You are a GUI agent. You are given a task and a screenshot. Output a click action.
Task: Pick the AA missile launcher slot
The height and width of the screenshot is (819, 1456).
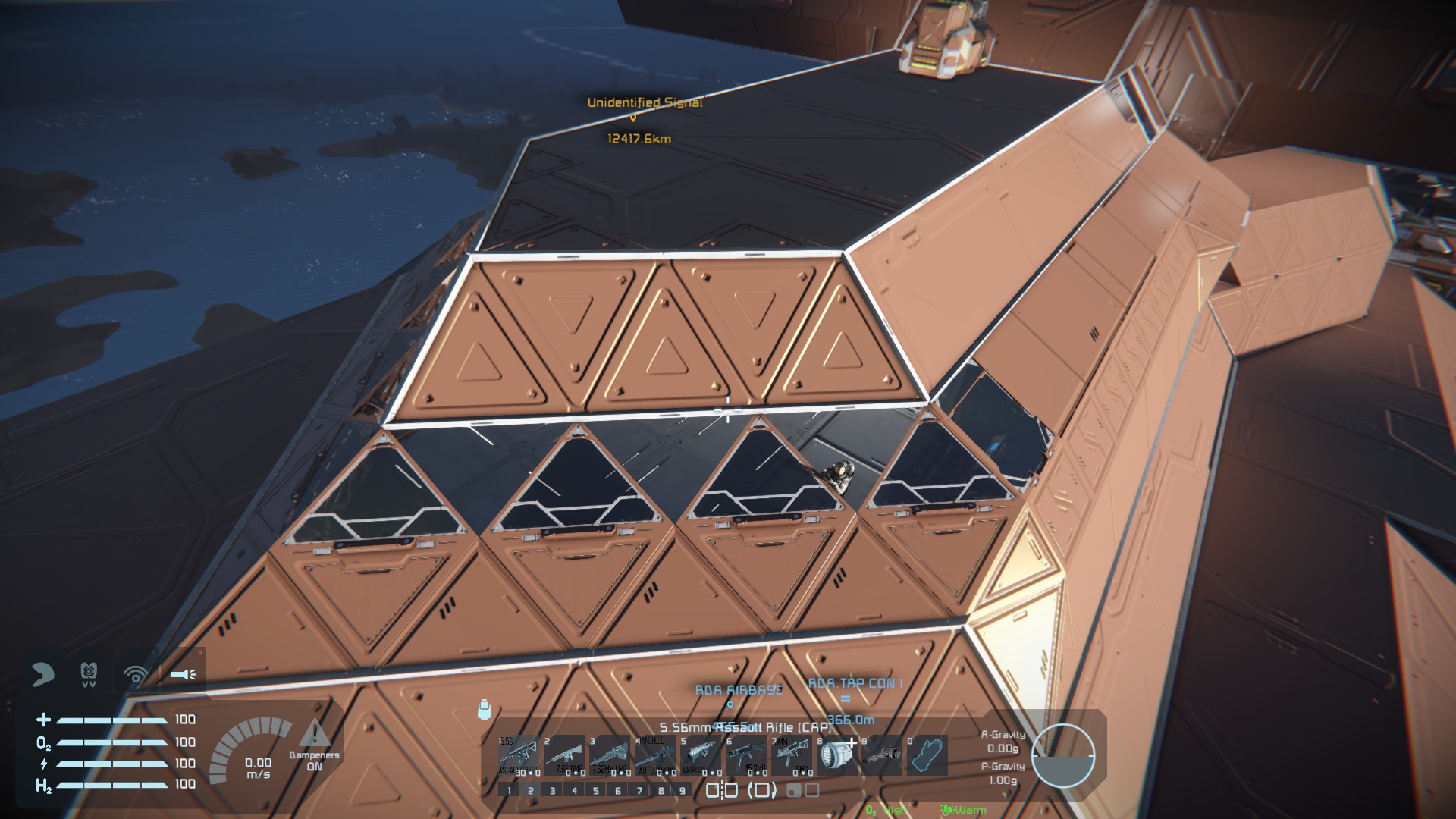[x=700, y=755]
